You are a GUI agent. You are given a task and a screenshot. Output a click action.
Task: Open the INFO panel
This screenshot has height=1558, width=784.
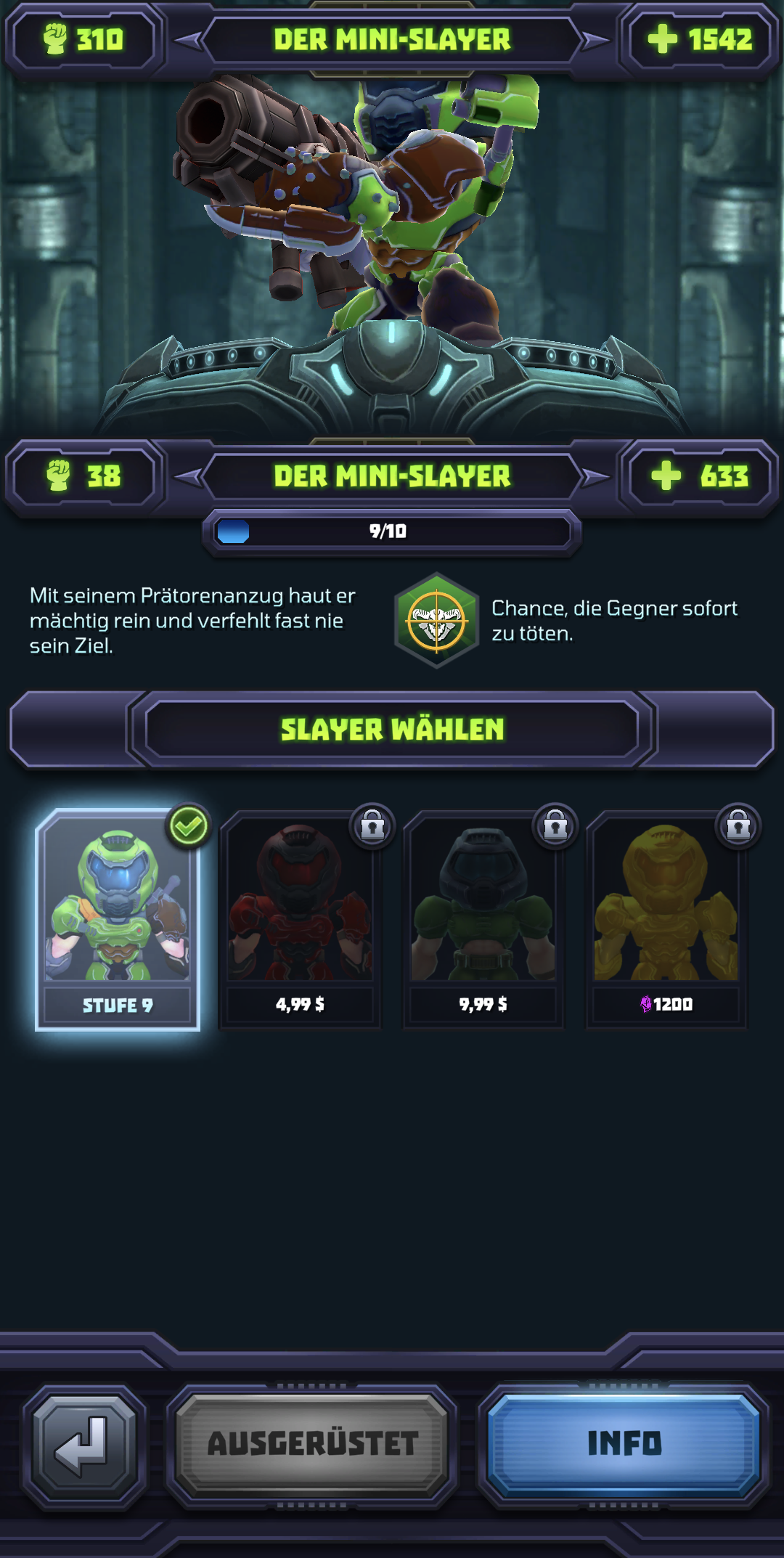tap(624, 1443)
